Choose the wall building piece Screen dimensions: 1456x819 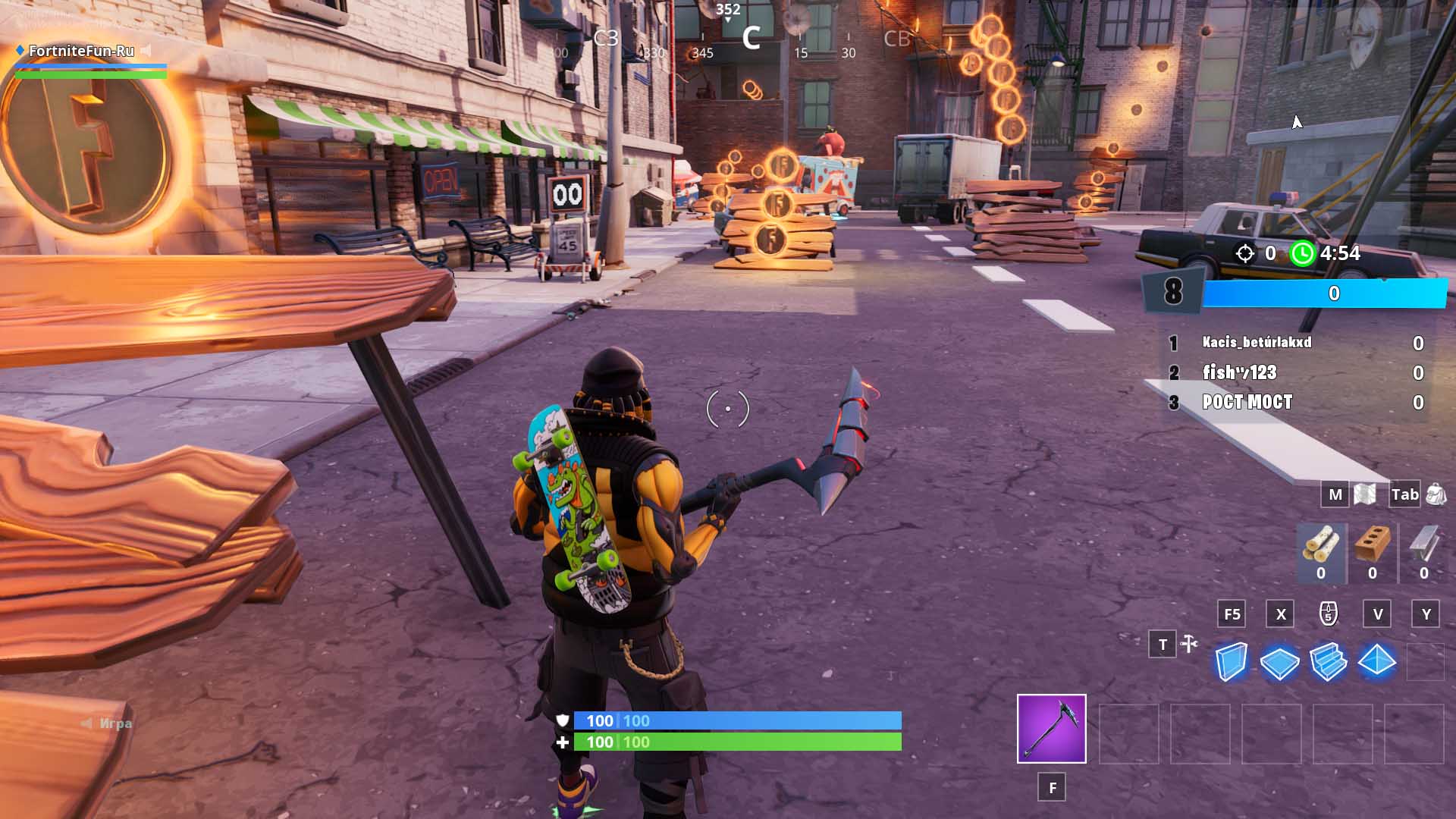click(1231, 662)
